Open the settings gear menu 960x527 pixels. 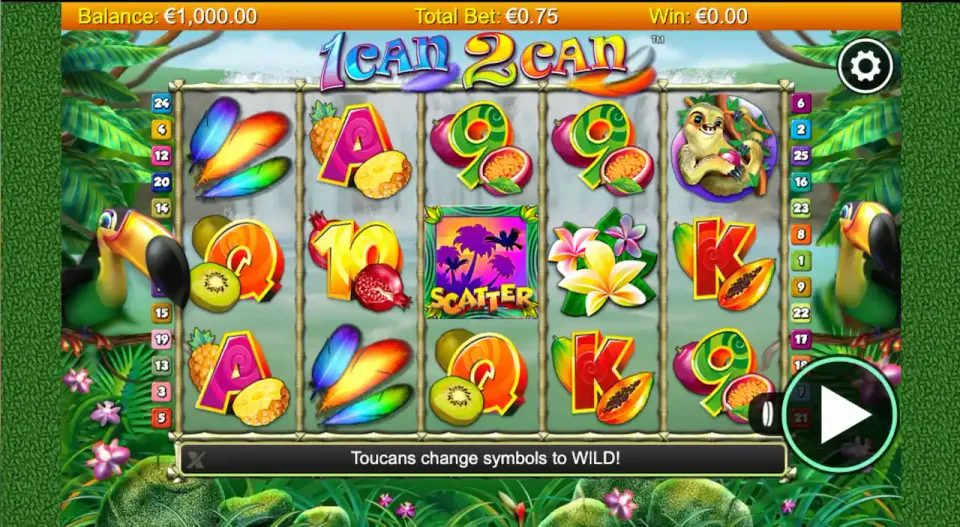pos(865,66)
